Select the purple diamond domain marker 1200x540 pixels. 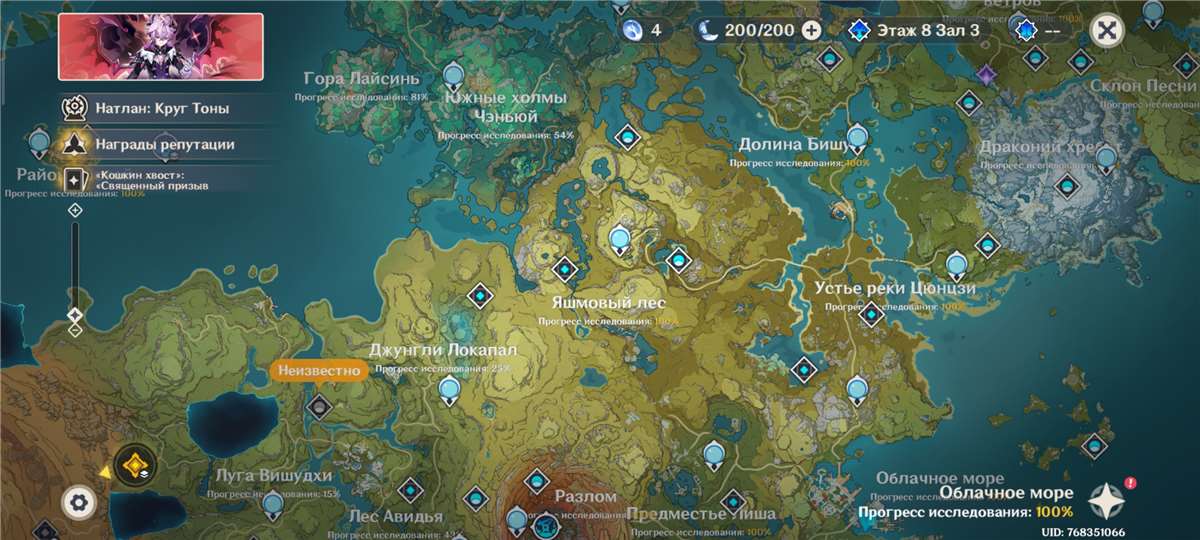[x=988, y=74]
